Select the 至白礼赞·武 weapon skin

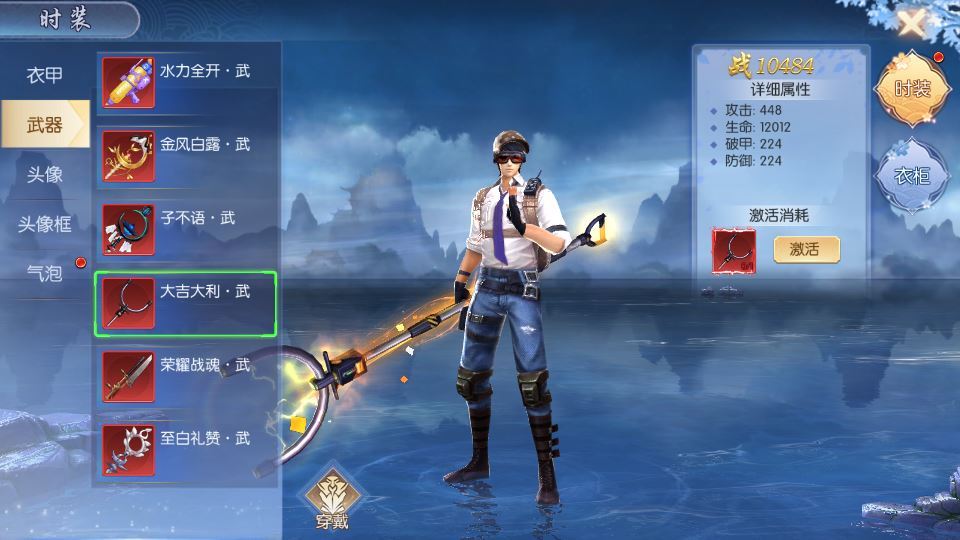[x=186, y=450]
